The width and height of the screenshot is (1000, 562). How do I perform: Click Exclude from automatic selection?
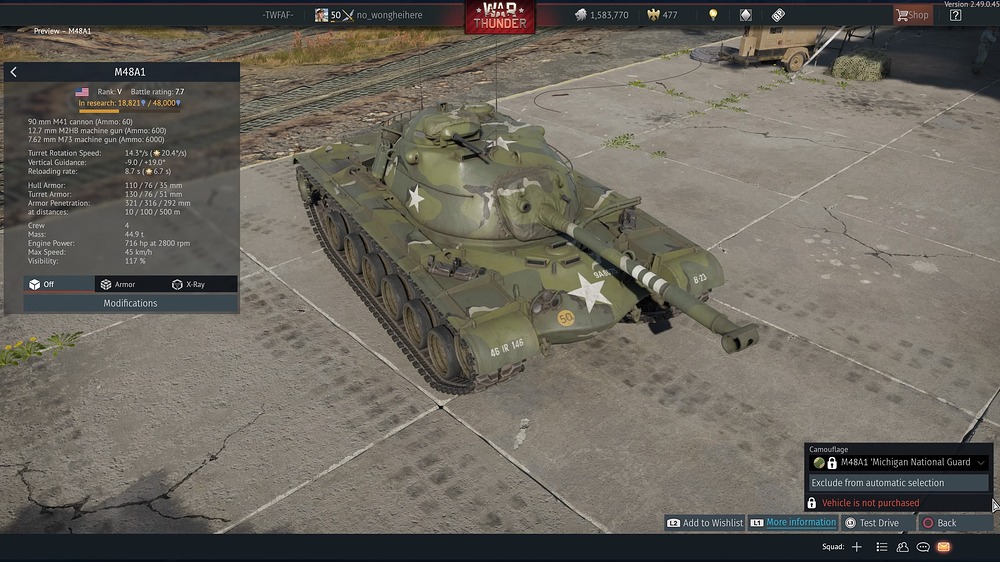coord(899,483)
